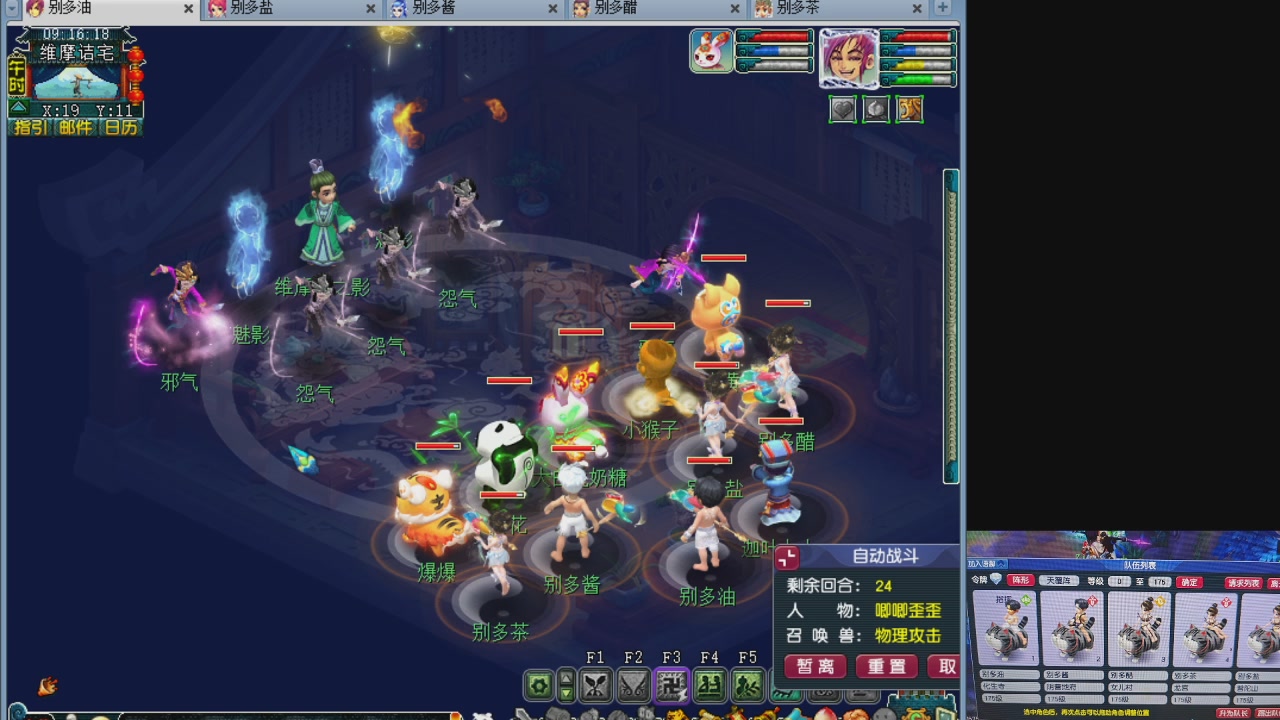Click the 暂离 button in auto-battle panel
This screenshot has height=720, width=1280.
pyautogui.click(x=815, y=667)
